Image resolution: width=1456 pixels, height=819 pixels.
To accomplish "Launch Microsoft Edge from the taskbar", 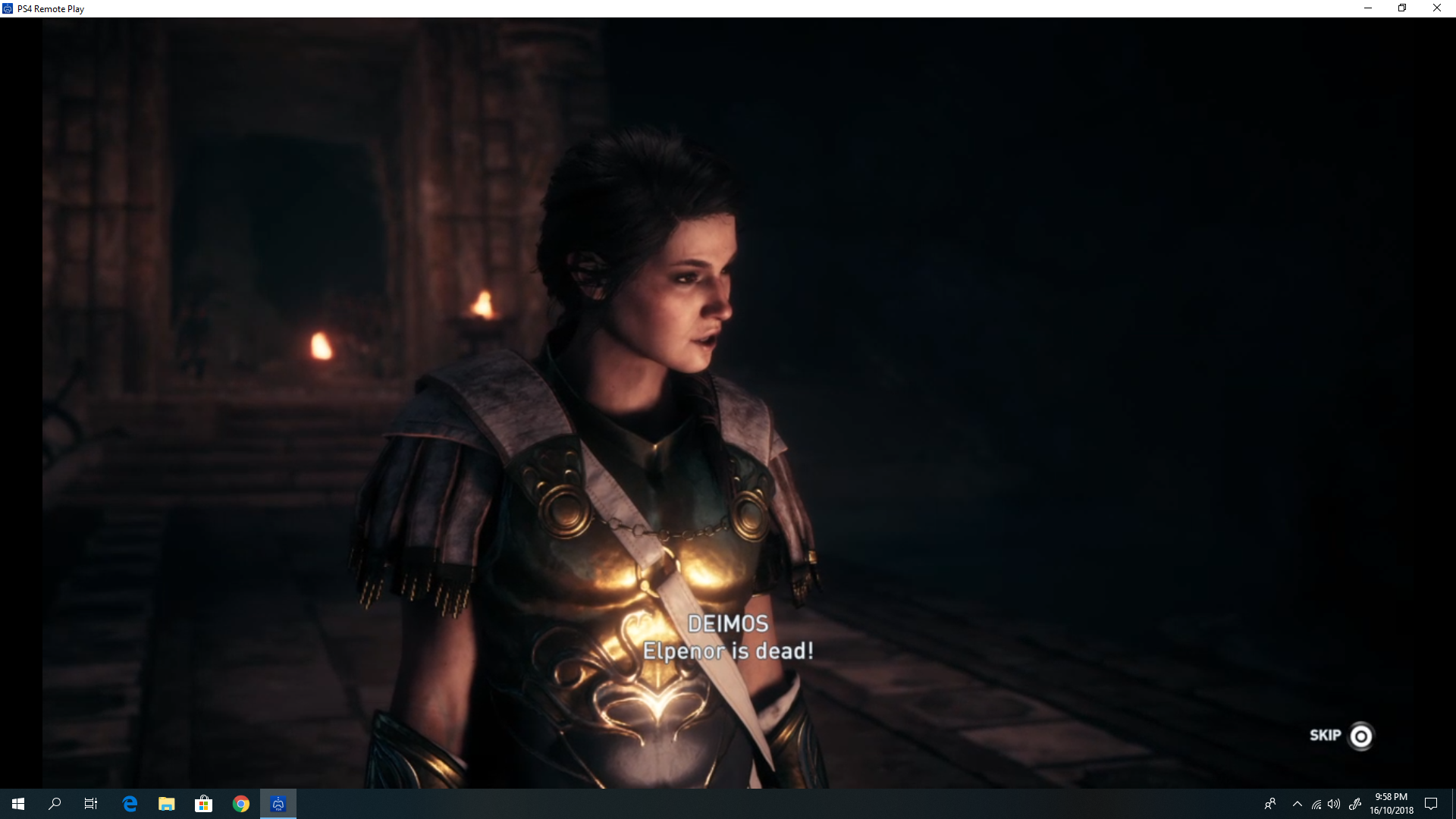I will coord(129,803).
